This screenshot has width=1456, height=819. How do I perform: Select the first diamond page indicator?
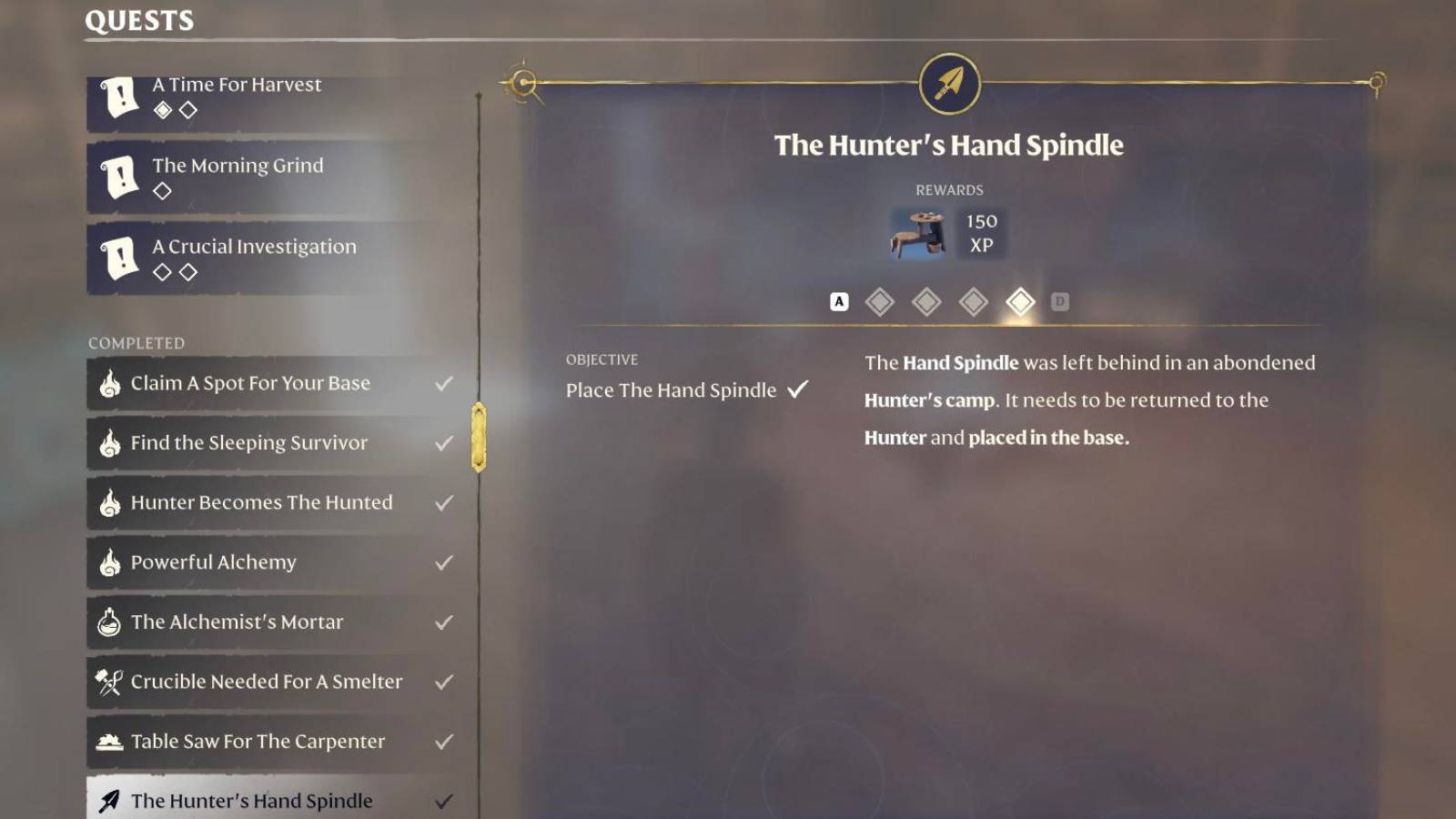pos(880,301)
